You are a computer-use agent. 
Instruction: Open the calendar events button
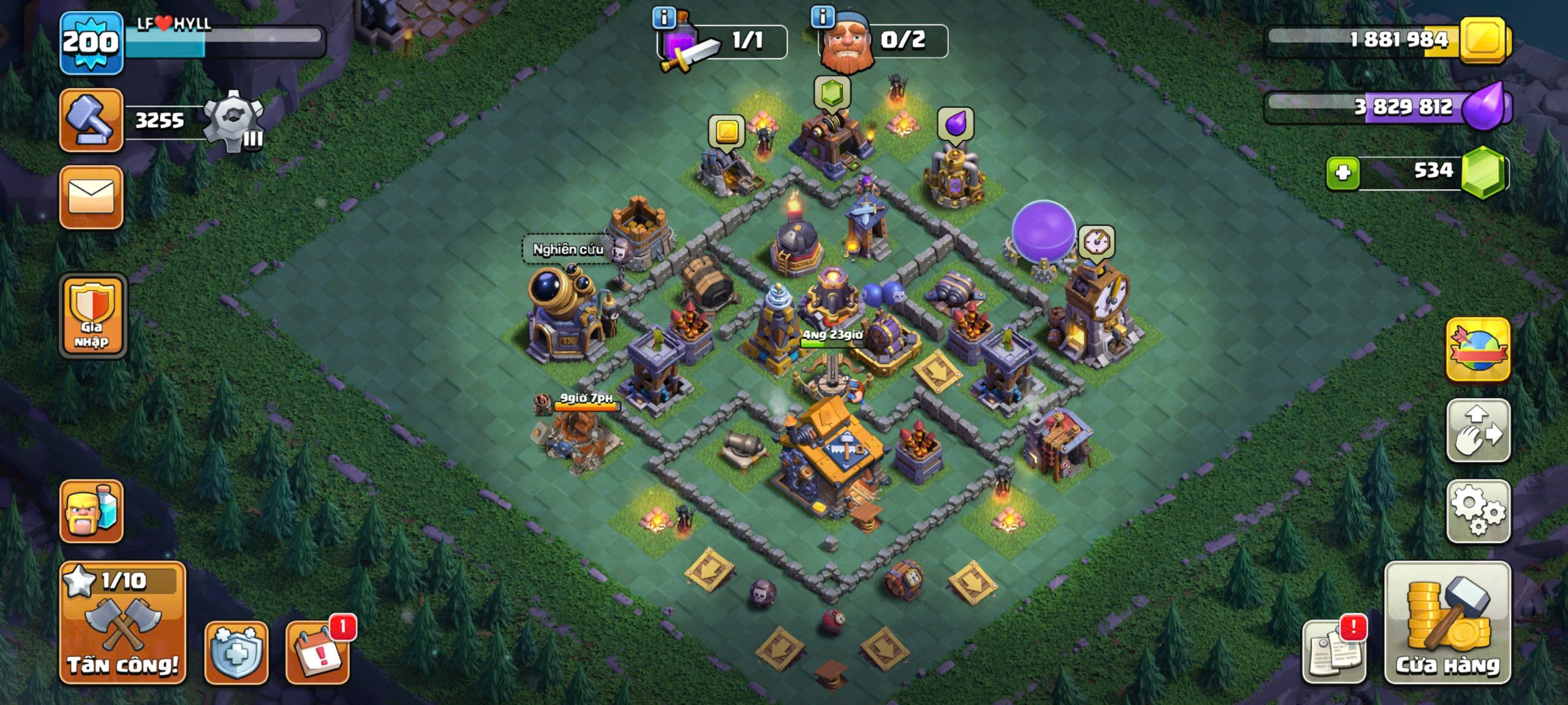(x=317, y=653)
